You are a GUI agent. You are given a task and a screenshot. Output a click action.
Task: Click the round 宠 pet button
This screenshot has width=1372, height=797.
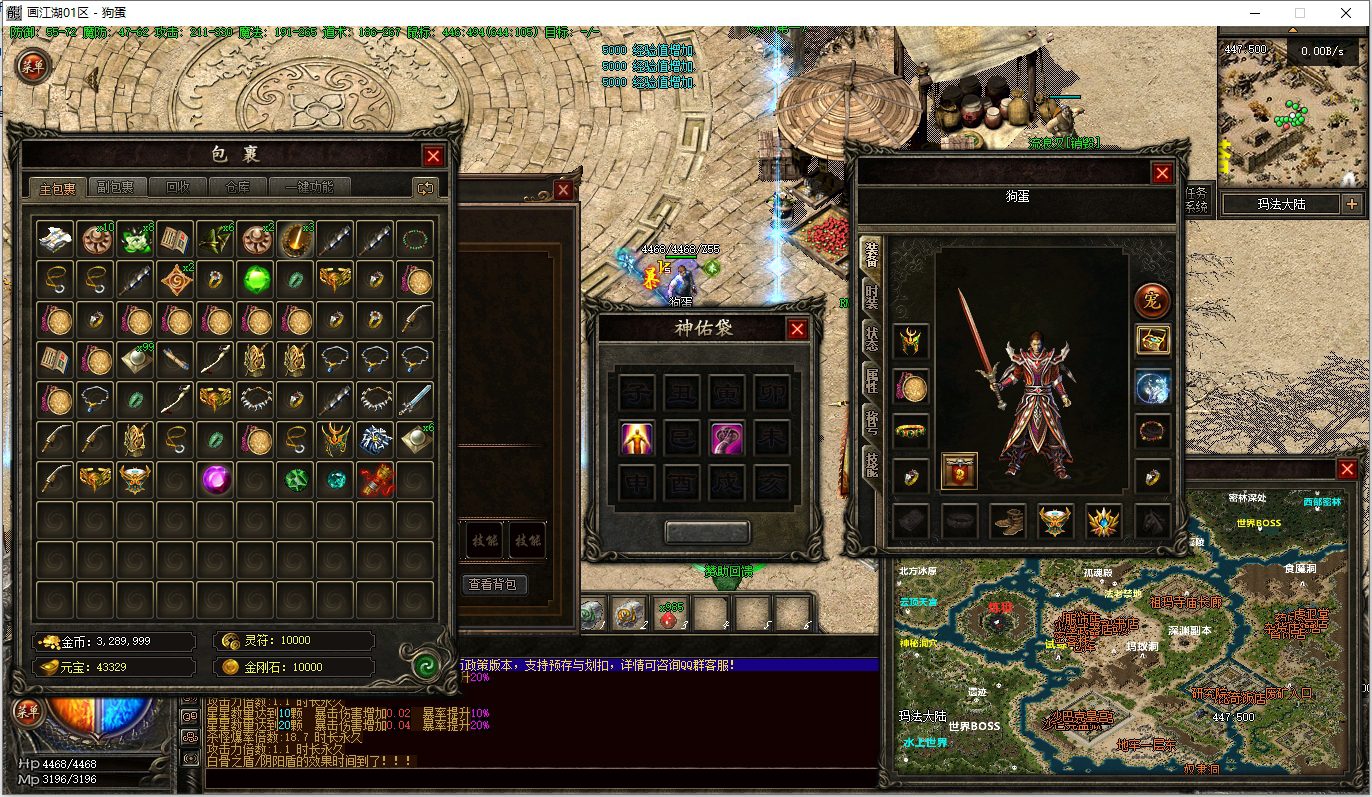pyautogui.click(x=1152, y=300)
